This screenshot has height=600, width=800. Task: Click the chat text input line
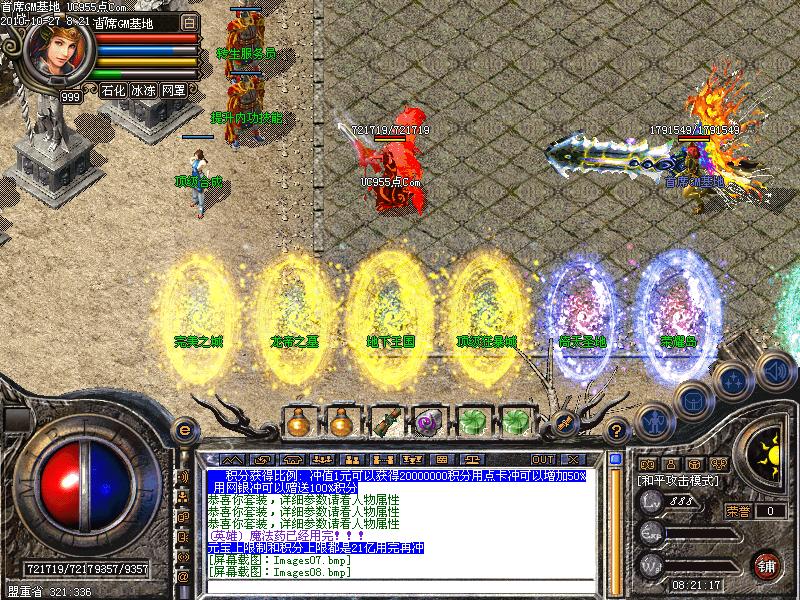[x=400, y=588]
